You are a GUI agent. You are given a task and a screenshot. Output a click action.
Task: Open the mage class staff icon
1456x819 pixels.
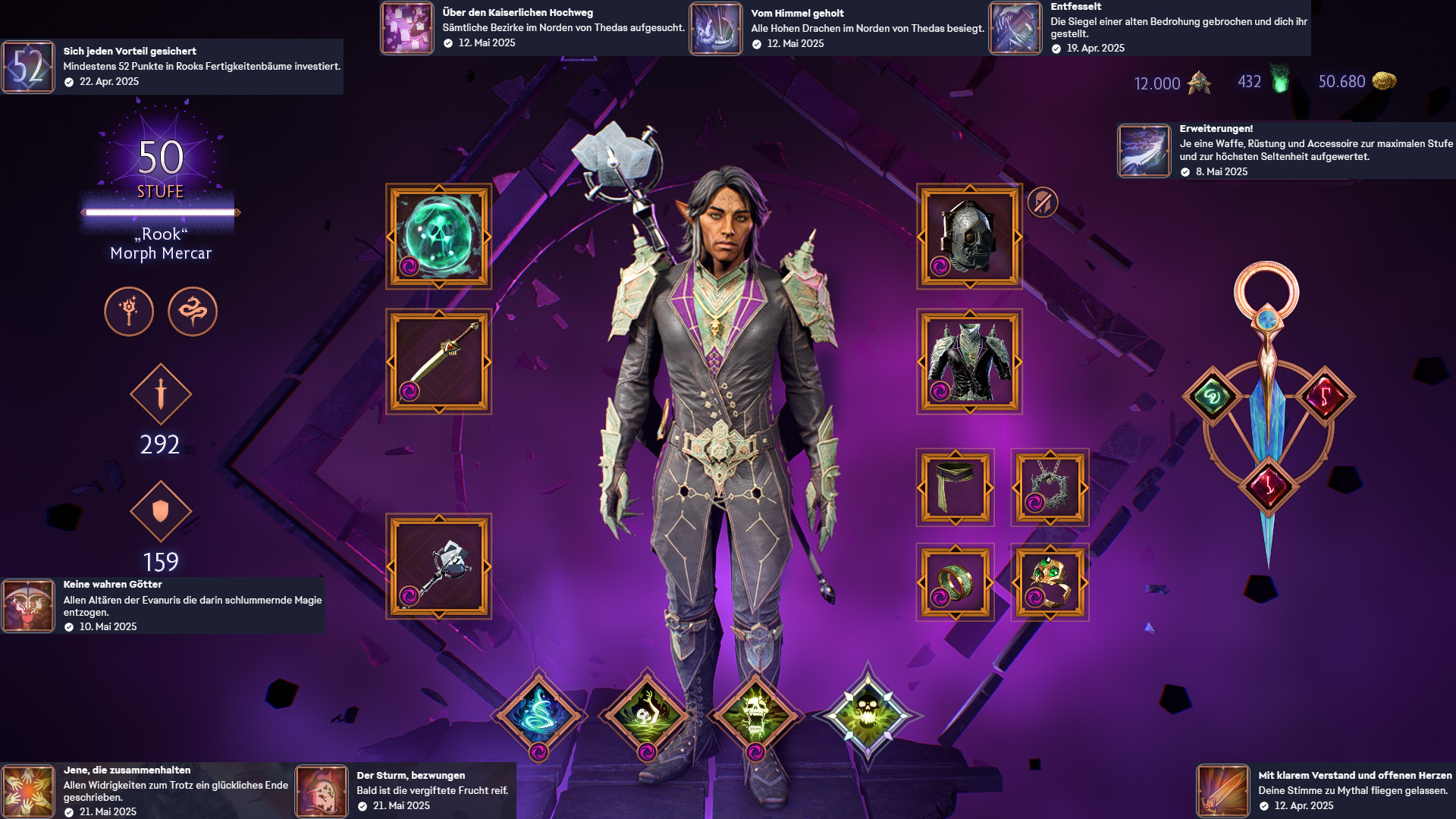pyautogui.click(x=129, y=311)
